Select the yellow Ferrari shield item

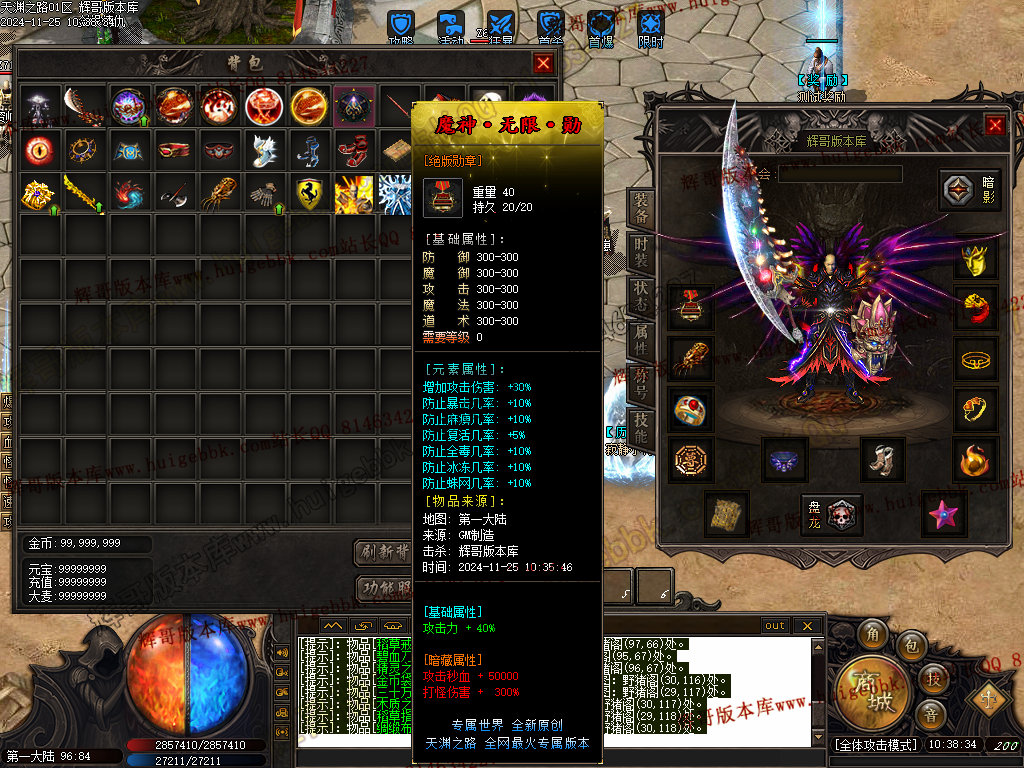click(x=311, y=194)
